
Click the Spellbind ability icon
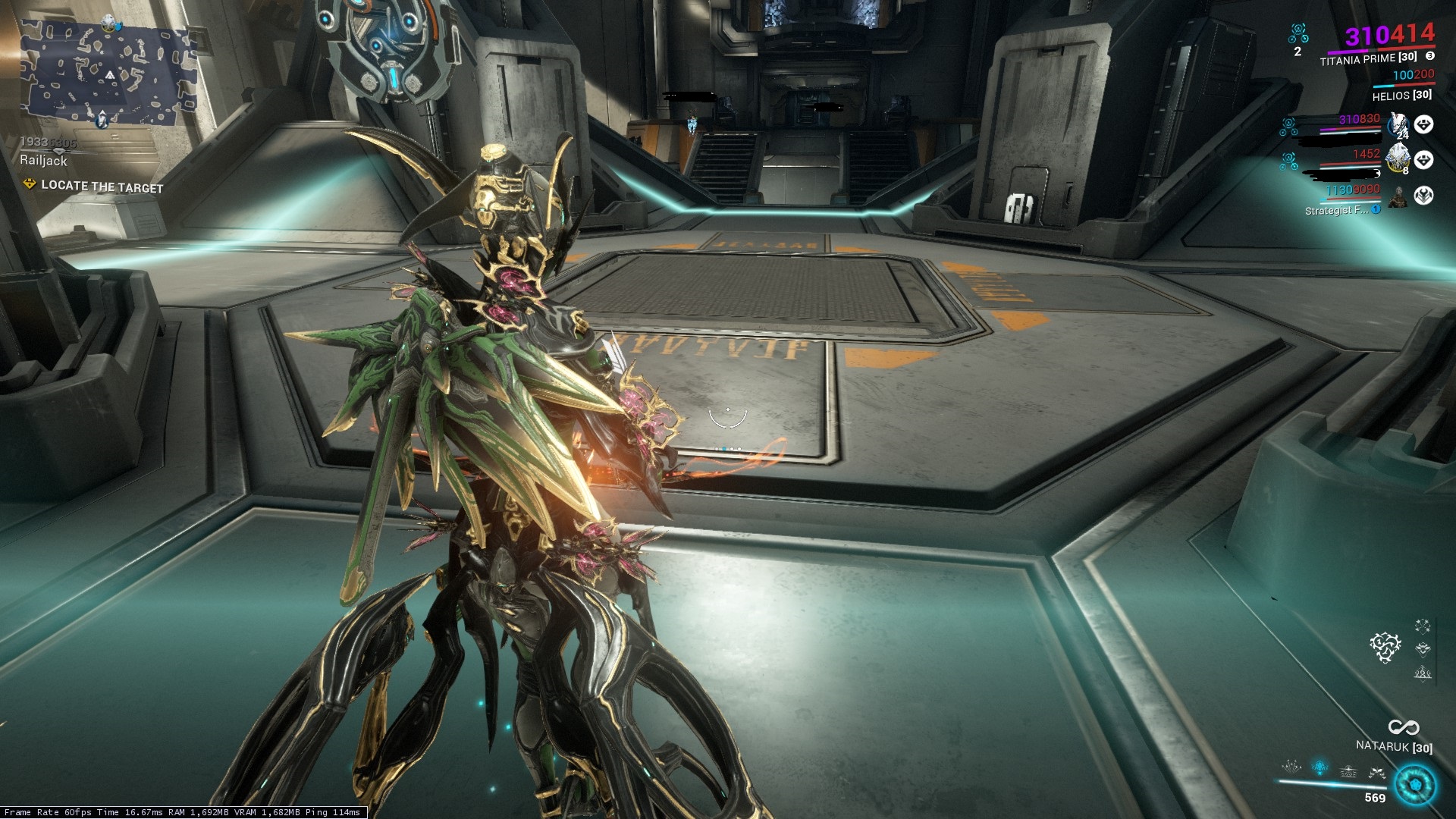1291,768
